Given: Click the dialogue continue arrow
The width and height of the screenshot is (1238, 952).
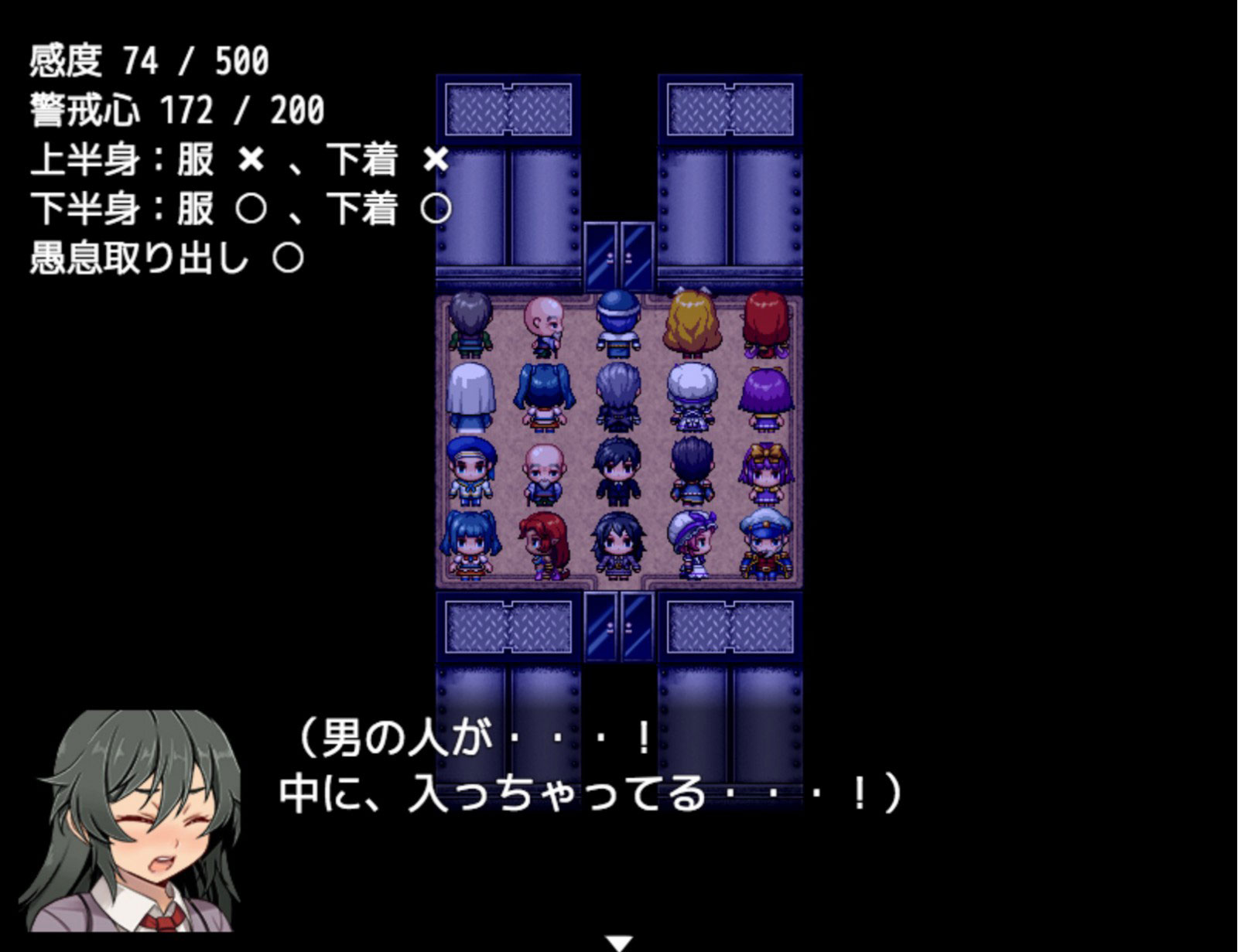Looking at the screenshot, I should [x=619, y=943].
